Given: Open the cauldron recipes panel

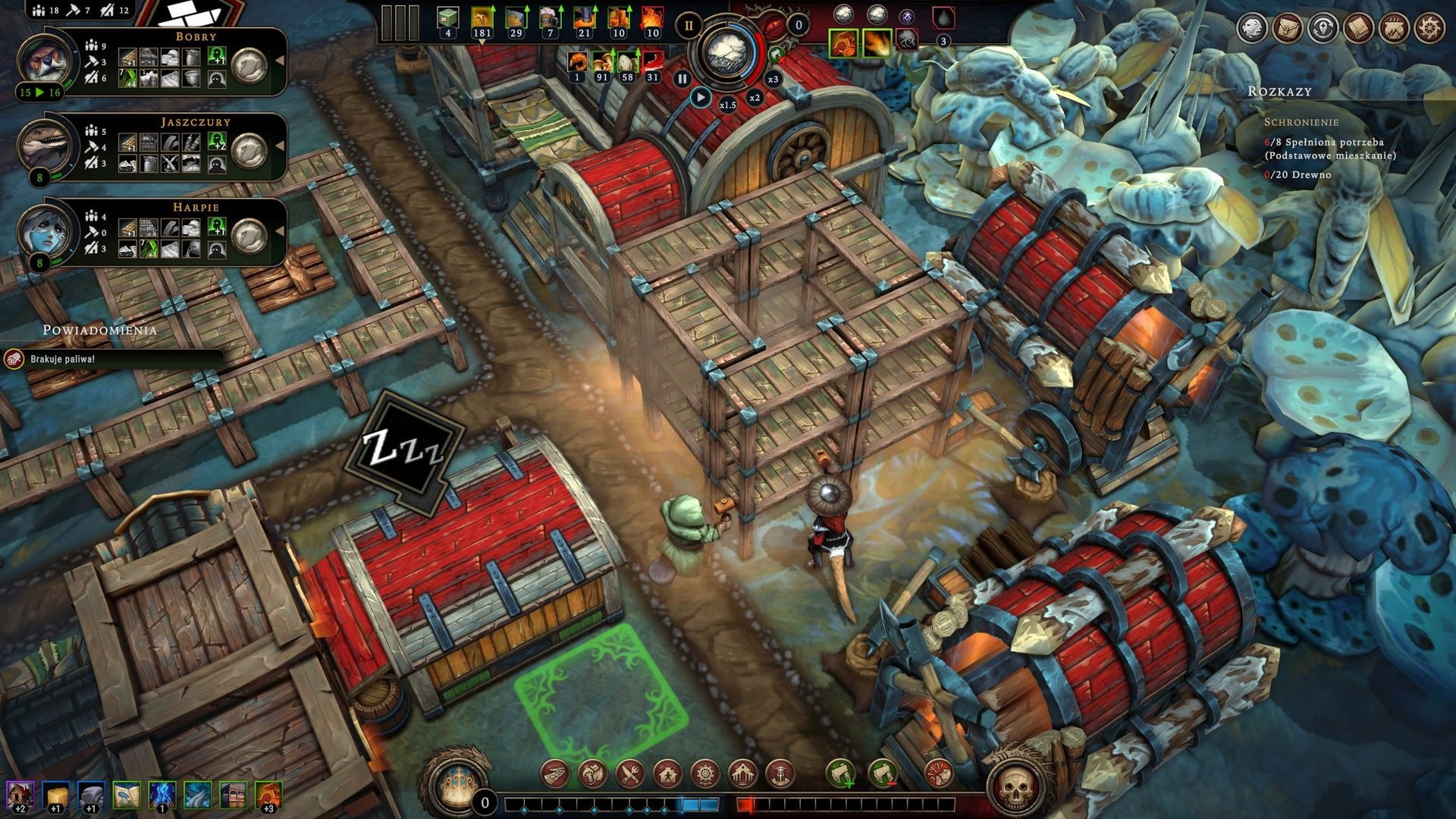Looking at the screenshot, I should 1395,28.
